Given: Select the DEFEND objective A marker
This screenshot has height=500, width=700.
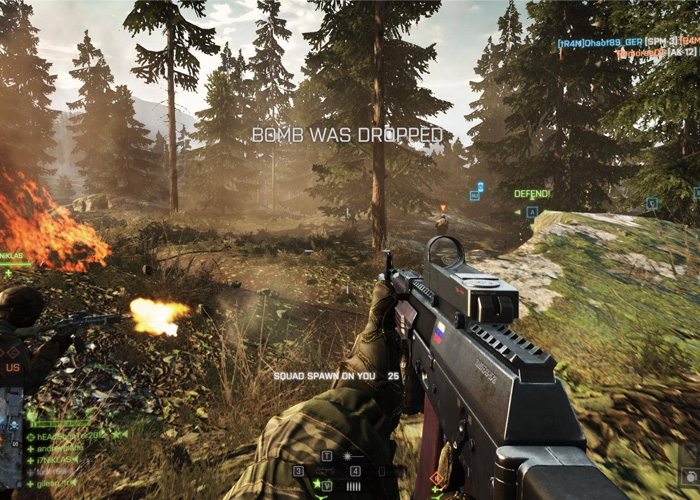Looking at the screenshot, I should tap(532, 212).
